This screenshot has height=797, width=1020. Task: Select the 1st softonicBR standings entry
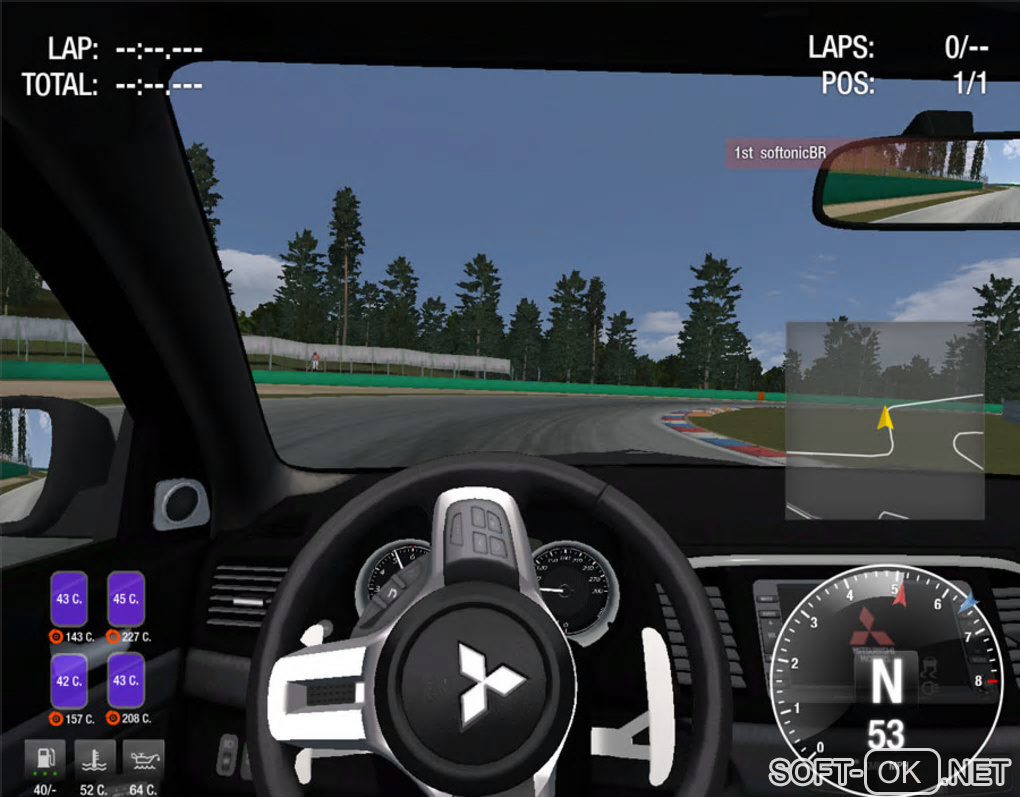780,153
